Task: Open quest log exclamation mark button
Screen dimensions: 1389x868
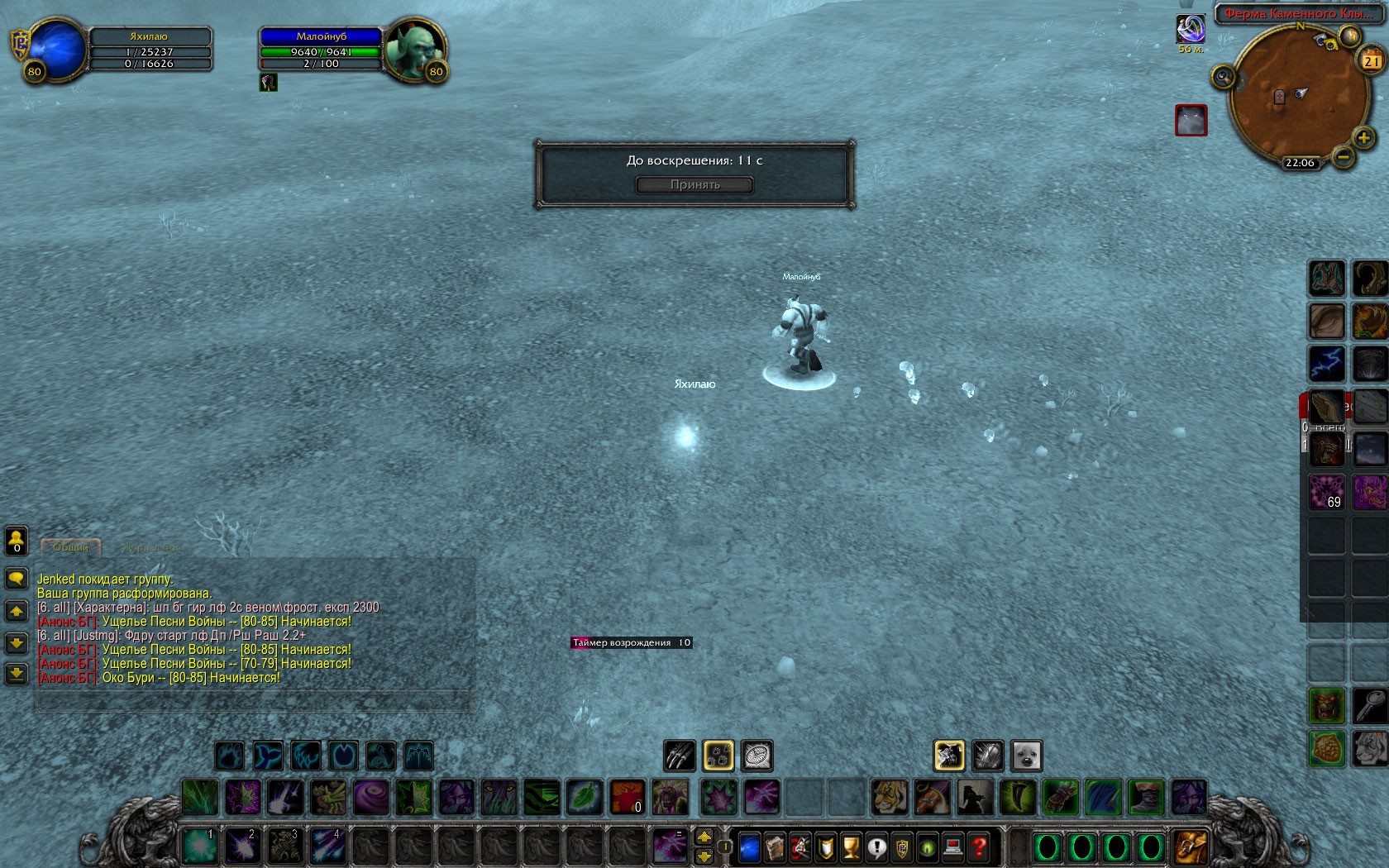Action: click(x=876, y=847)
